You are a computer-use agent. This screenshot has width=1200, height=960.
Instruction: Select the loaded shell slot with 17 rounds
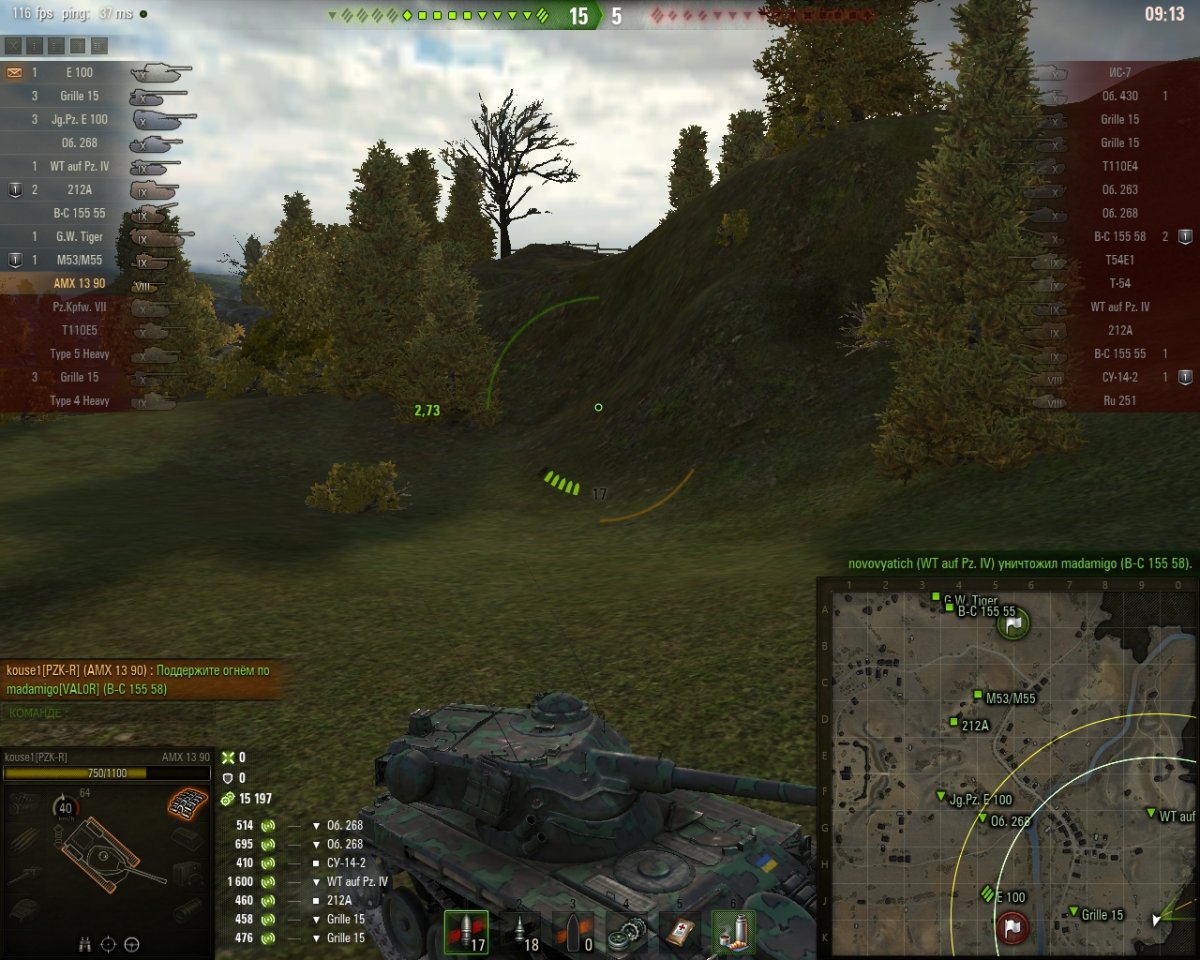tap(467, 932)
